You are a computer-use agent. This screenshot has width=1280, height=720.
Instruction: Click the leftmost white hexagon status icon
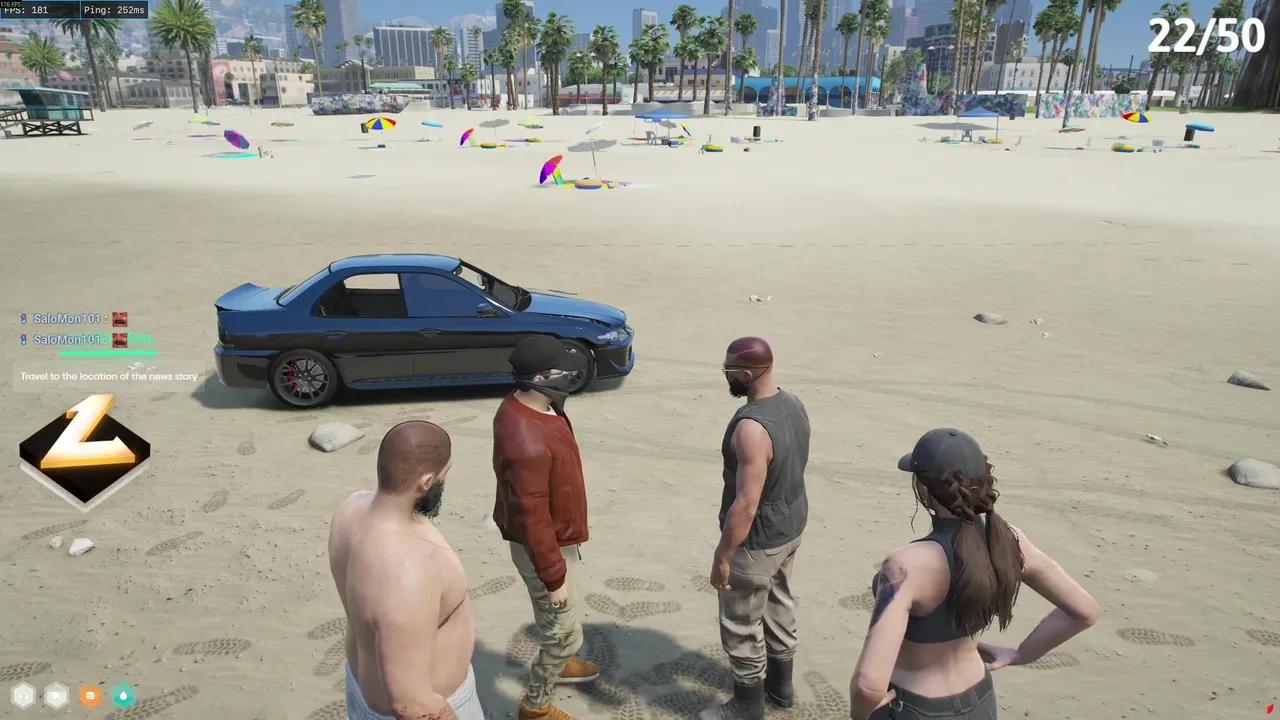click(23, 696)
